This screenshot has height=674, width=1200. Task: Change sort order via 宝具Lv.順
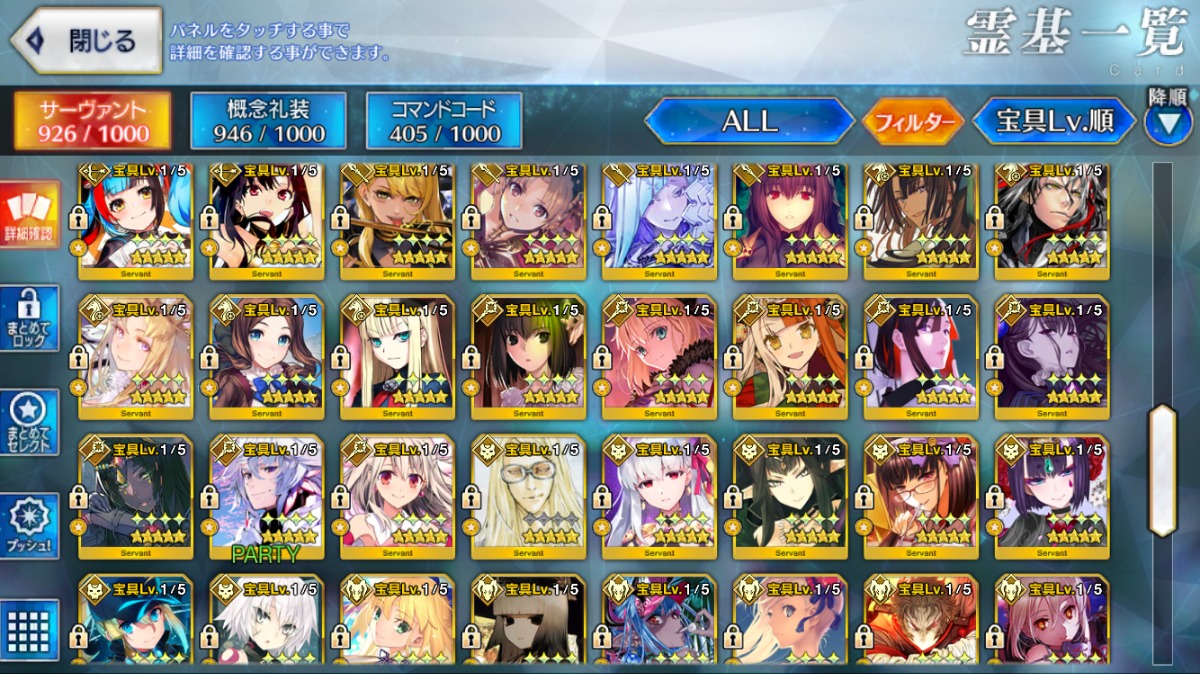pos(1054,121)
